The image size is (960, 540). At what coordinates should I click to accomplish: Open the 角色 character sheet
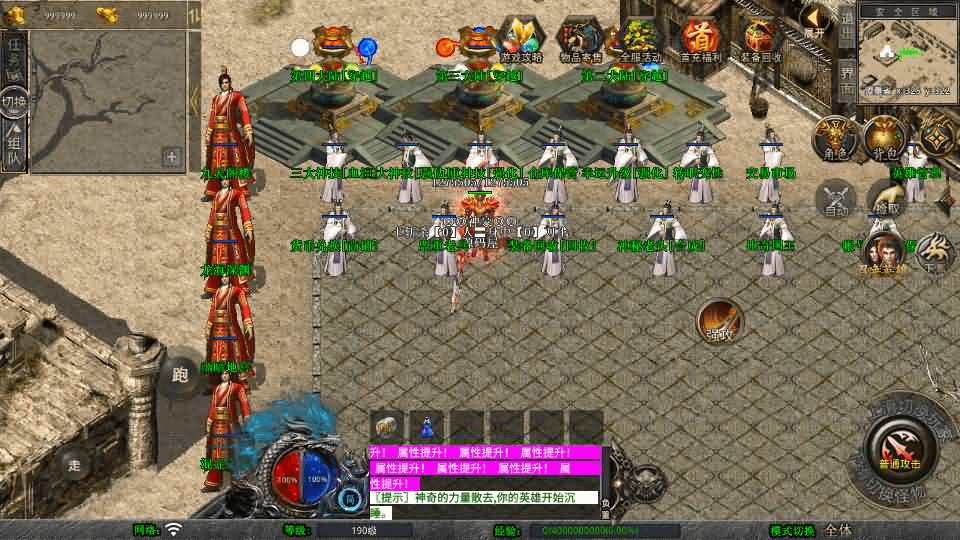832,139
